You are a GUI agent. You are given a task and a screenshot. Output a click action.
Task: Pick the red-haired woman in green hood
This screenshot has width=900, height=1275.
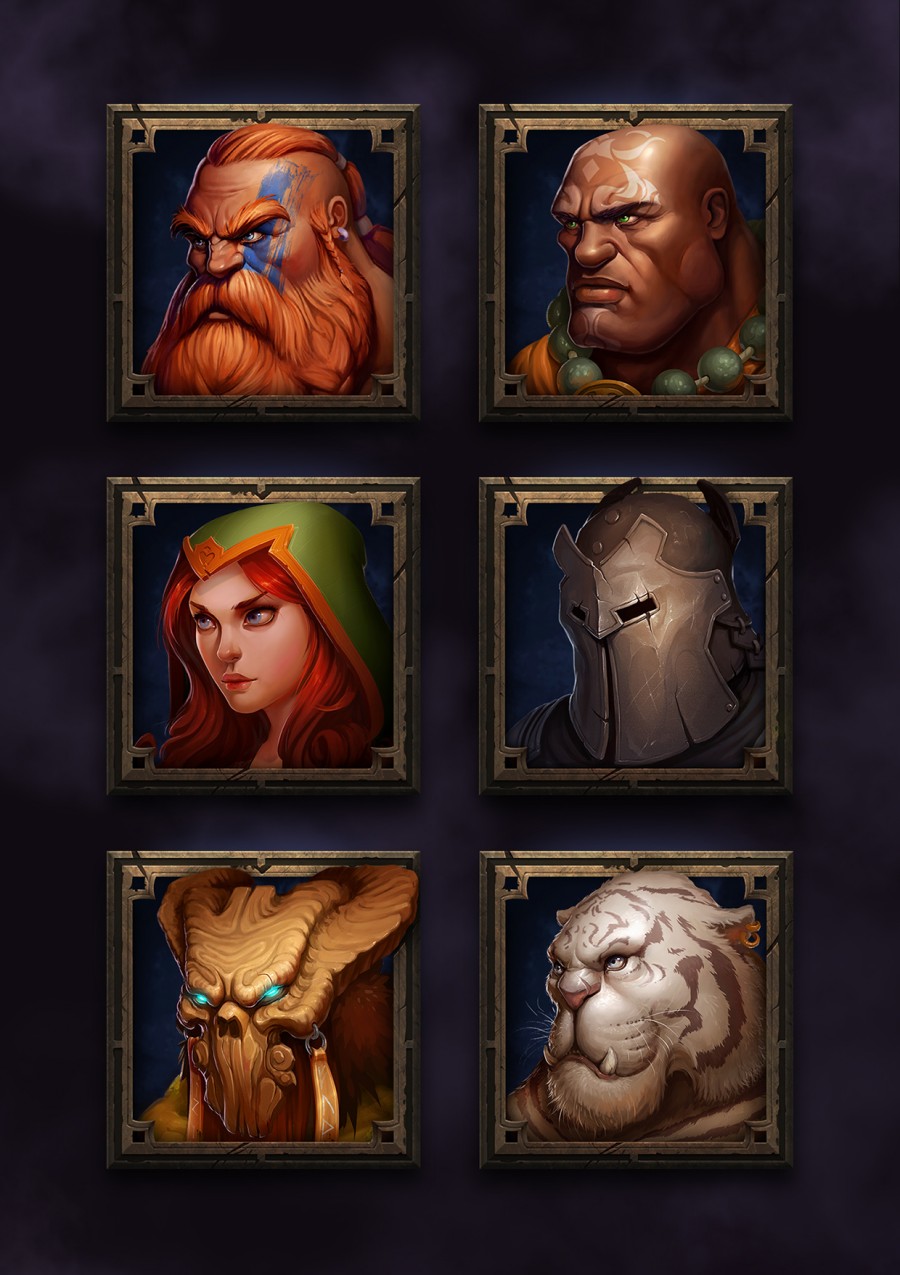coord(263,635)
